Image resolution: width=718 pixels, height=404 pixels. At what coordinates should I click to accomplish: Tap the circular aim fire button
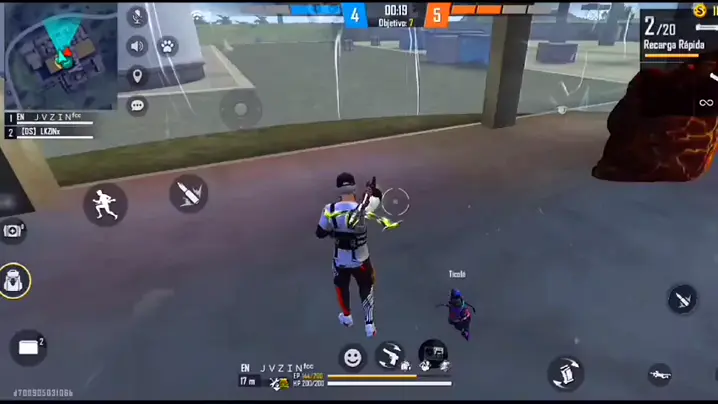(396, 202)
